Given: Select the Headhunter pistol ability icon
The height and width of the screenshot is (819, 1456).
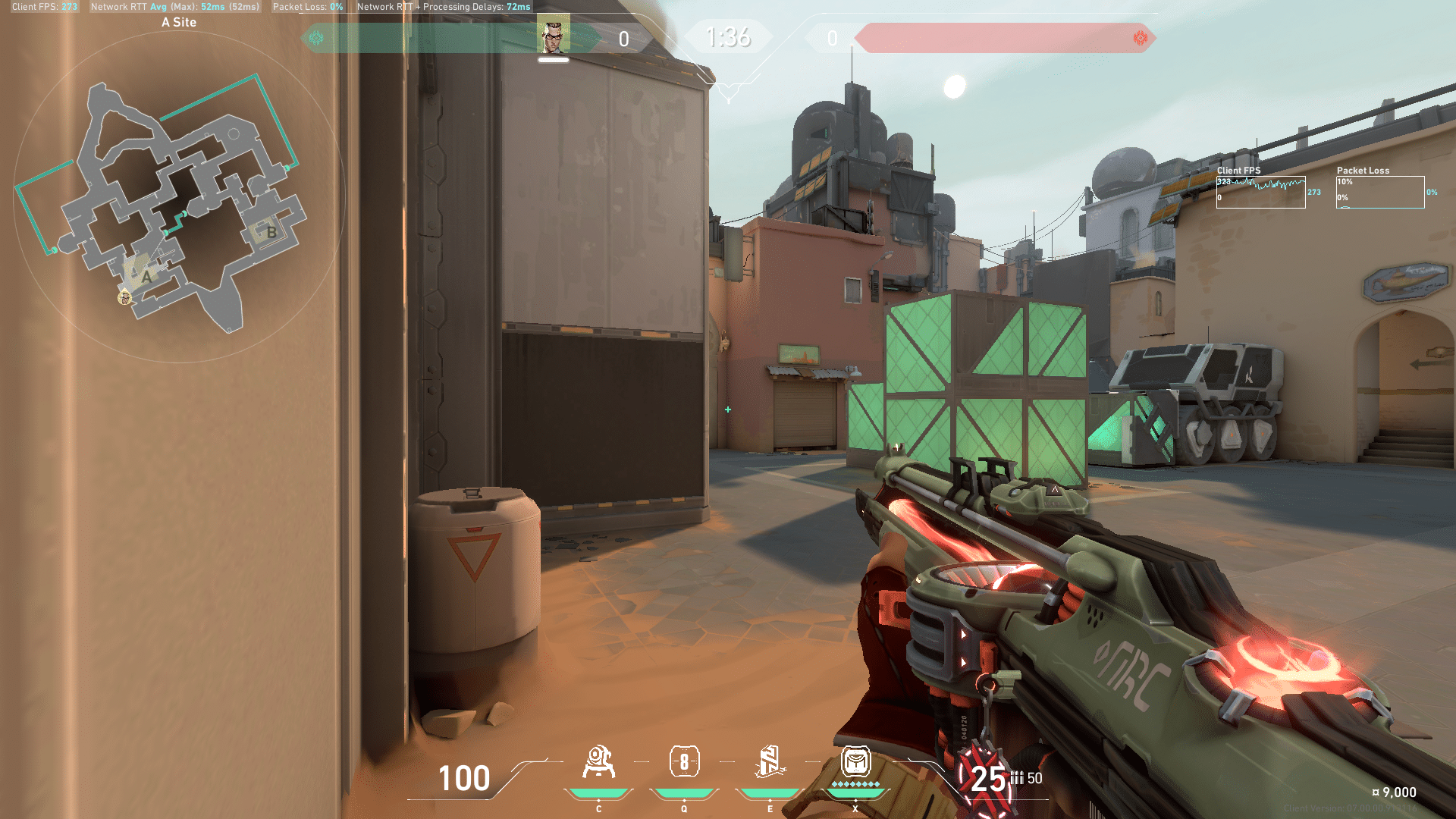Looking at the screenshot, I should [684, 762].
